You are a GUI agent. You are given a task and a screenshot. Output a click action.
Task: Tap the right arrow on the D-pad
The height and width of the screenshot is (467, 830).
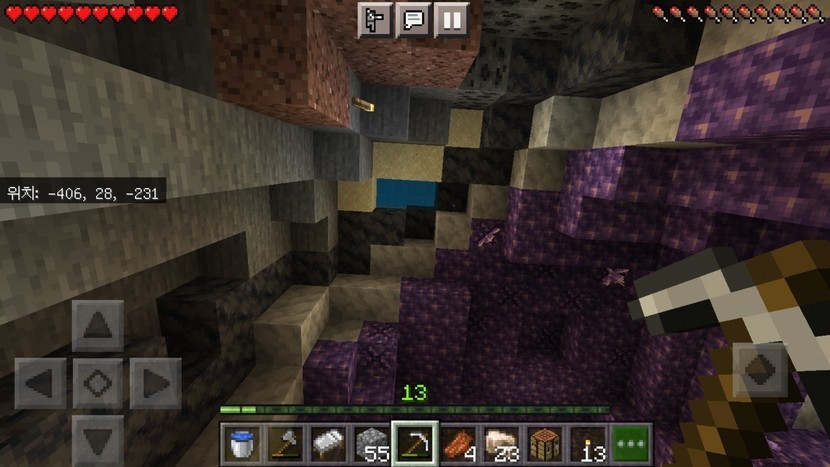click(x=155, y=383)
